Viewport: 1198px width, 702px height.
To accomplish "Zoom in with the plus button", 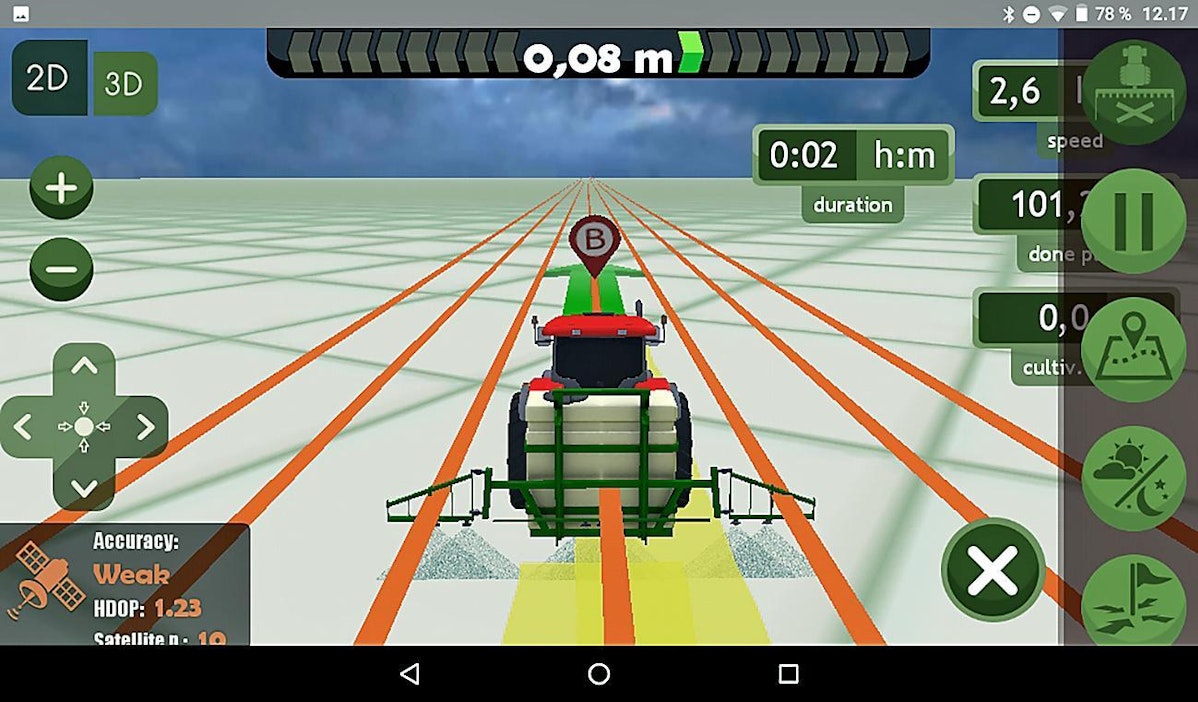I will [x=61, y=187].
